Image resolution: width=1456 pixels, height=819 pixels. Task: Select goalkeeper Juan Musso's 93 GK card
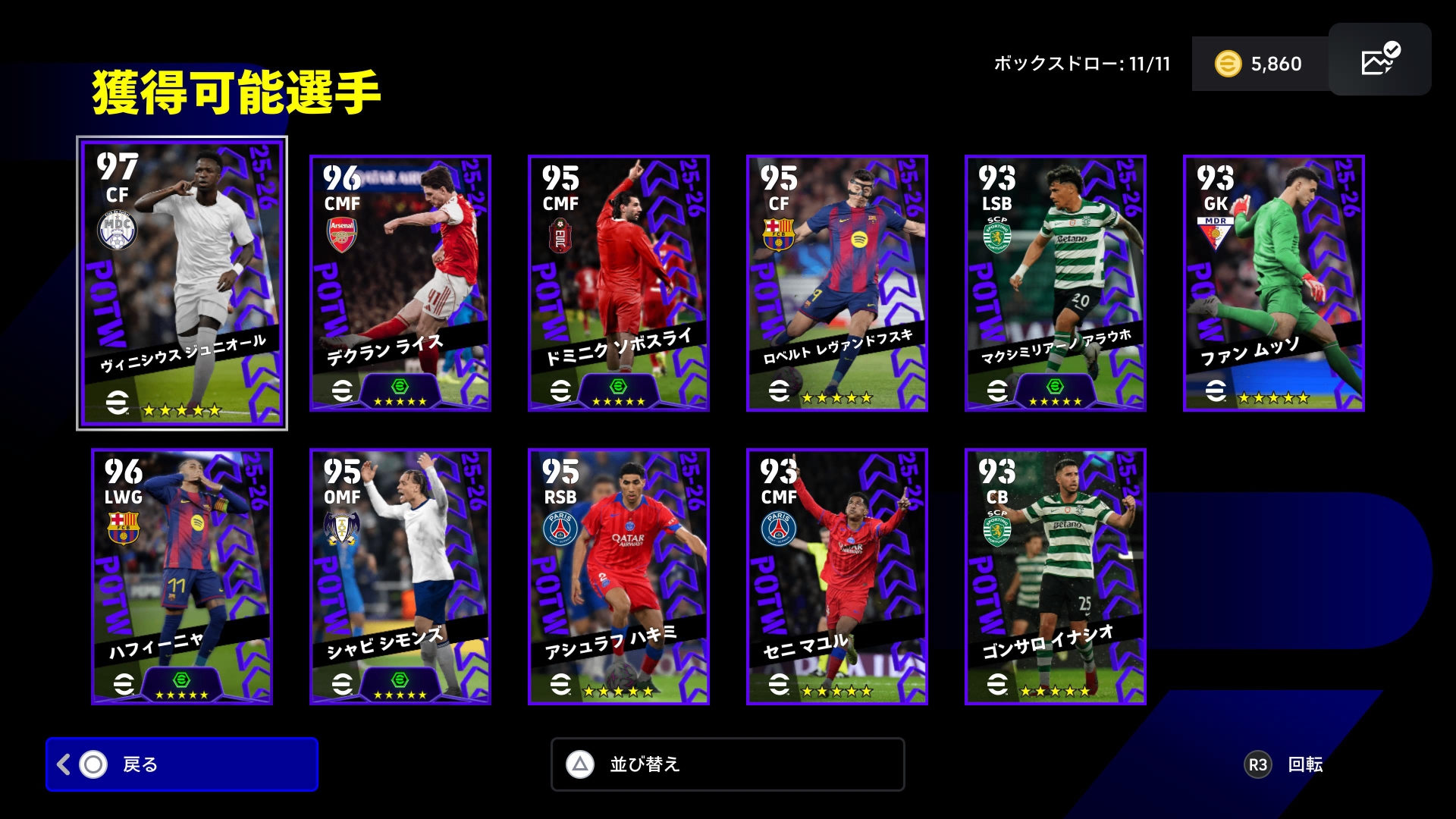[x=1273, y=283]
